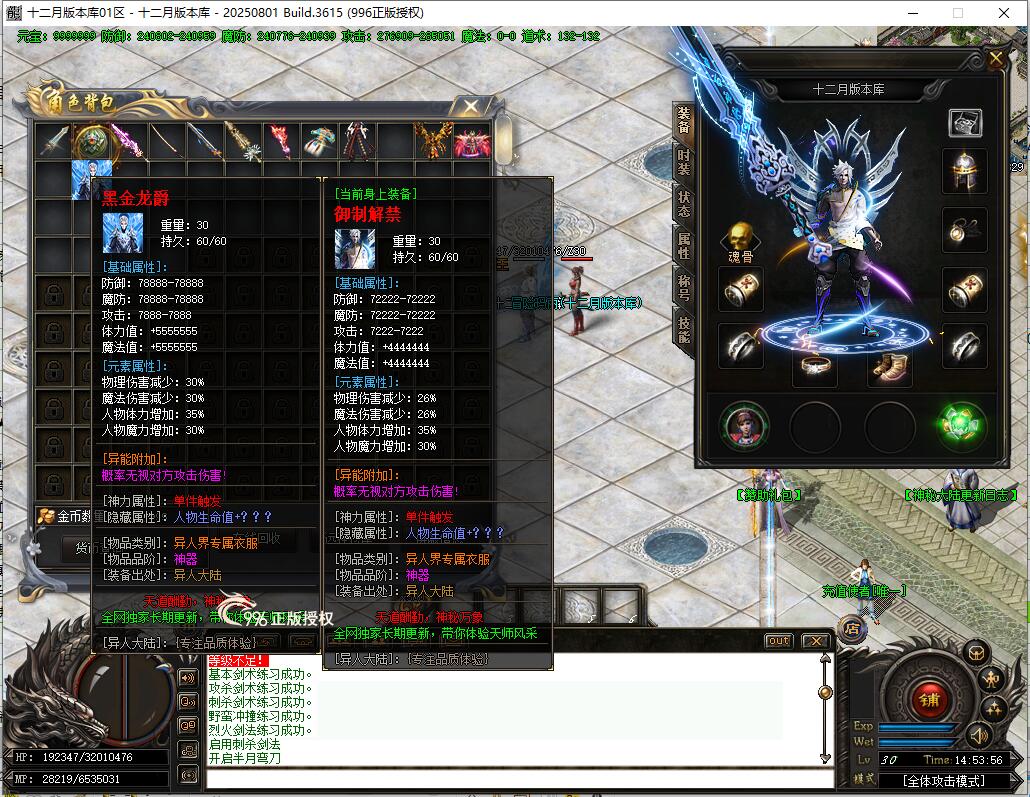Select the helmet equipment slot
The width and height of the screenshot is (1030, 797).
point(965,172)
